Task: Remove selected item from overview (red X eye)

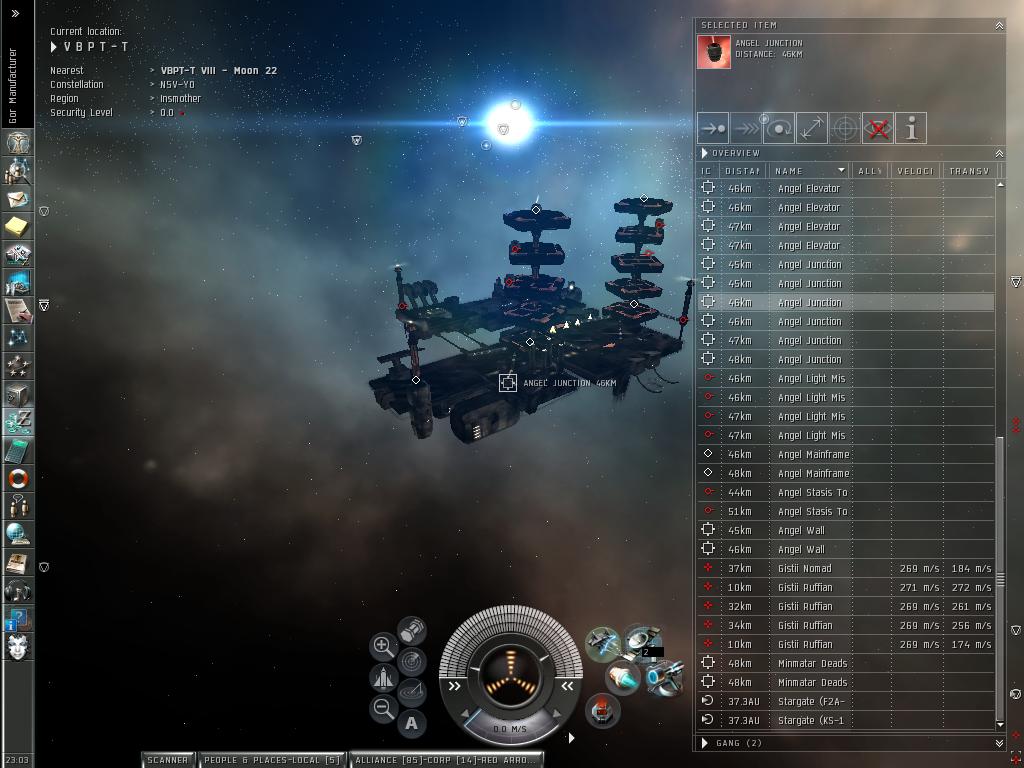Action: 878,128
